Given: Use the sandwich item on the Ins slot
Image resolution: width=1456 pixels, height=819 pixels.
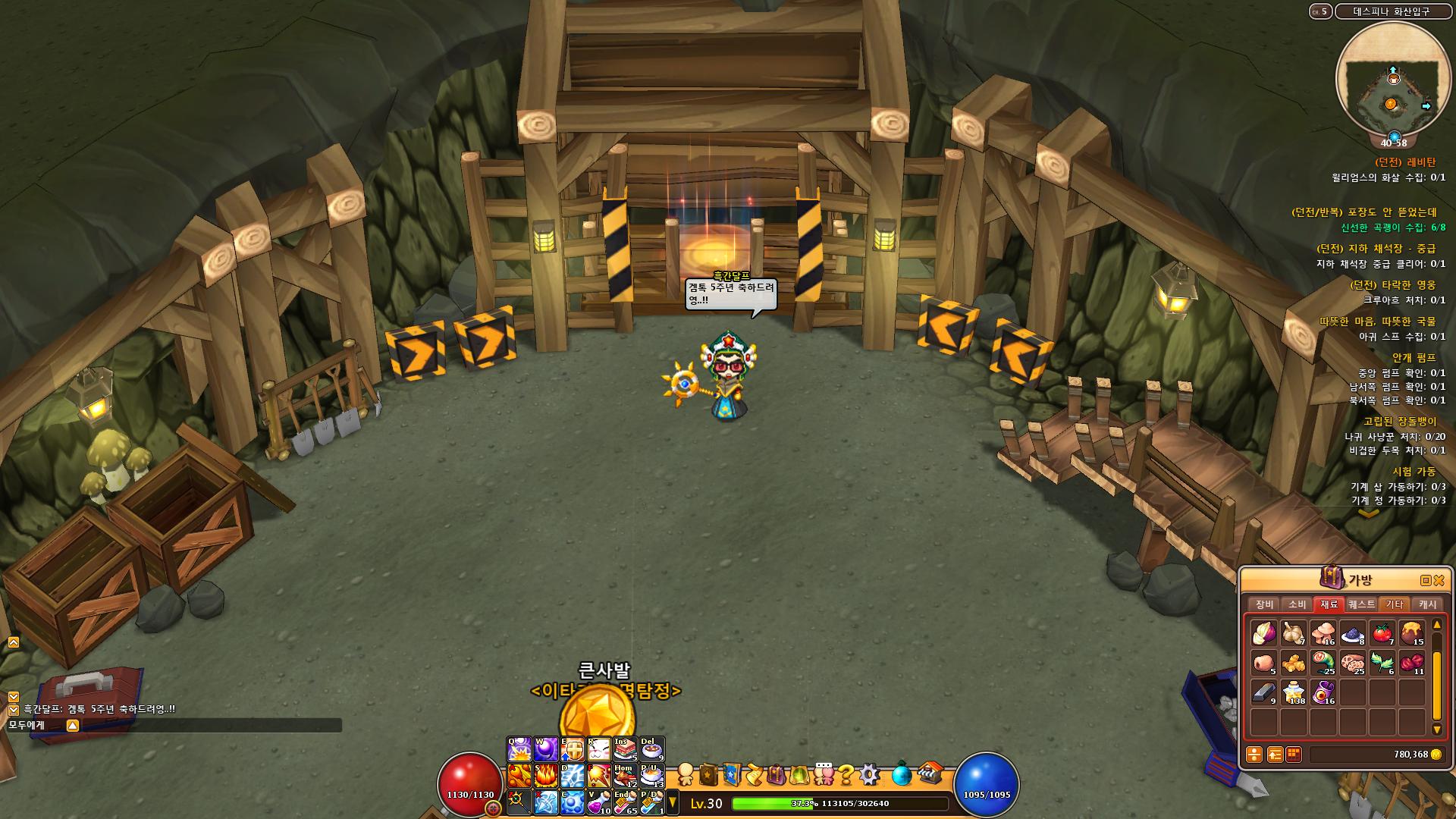Looking at the screenshot, I should [x=625, y=749].
